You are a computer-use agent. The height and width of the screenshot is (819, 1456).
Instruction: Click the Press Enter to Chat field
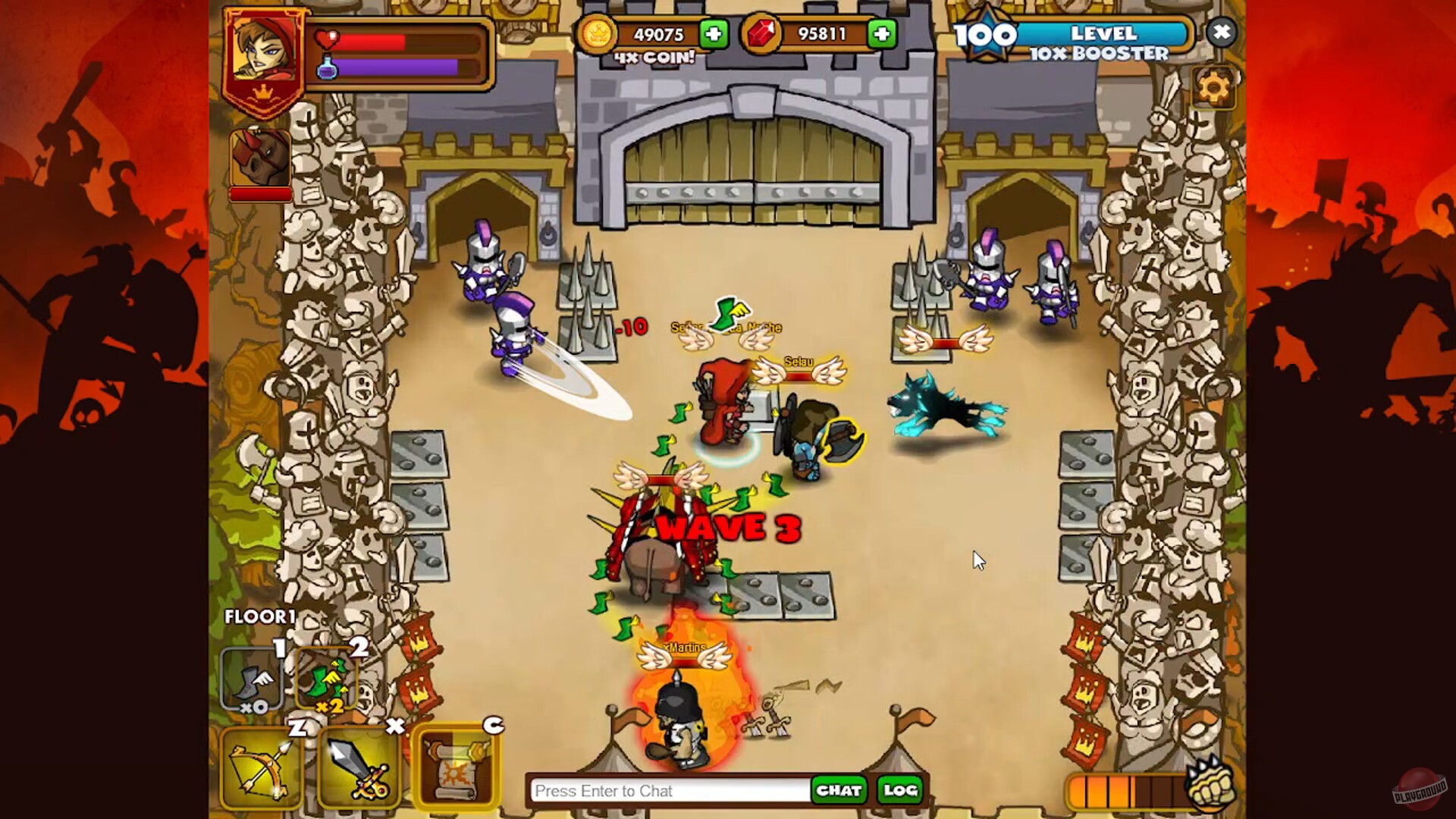(x=667, y=791)
